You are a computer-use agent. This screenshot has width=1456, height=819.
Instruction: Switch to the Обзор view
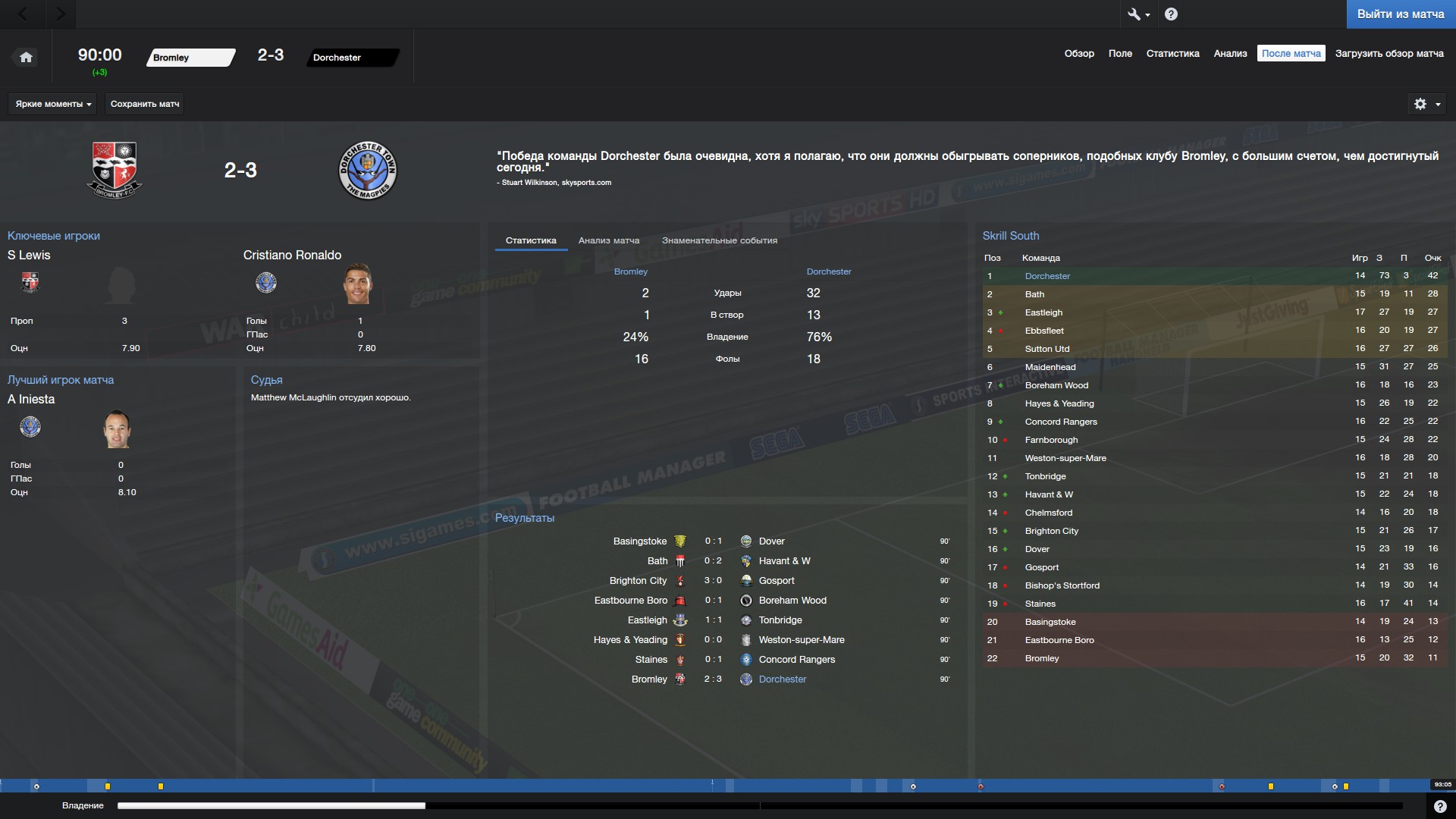(x=1078, y=54)
